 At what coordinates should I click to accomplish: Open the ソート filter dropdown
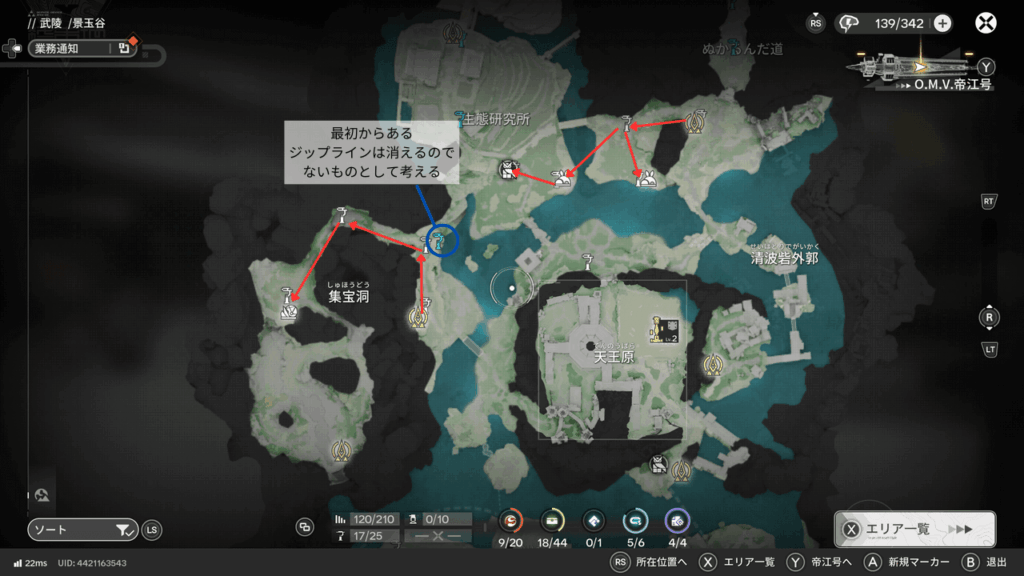[x=83, y=530]
